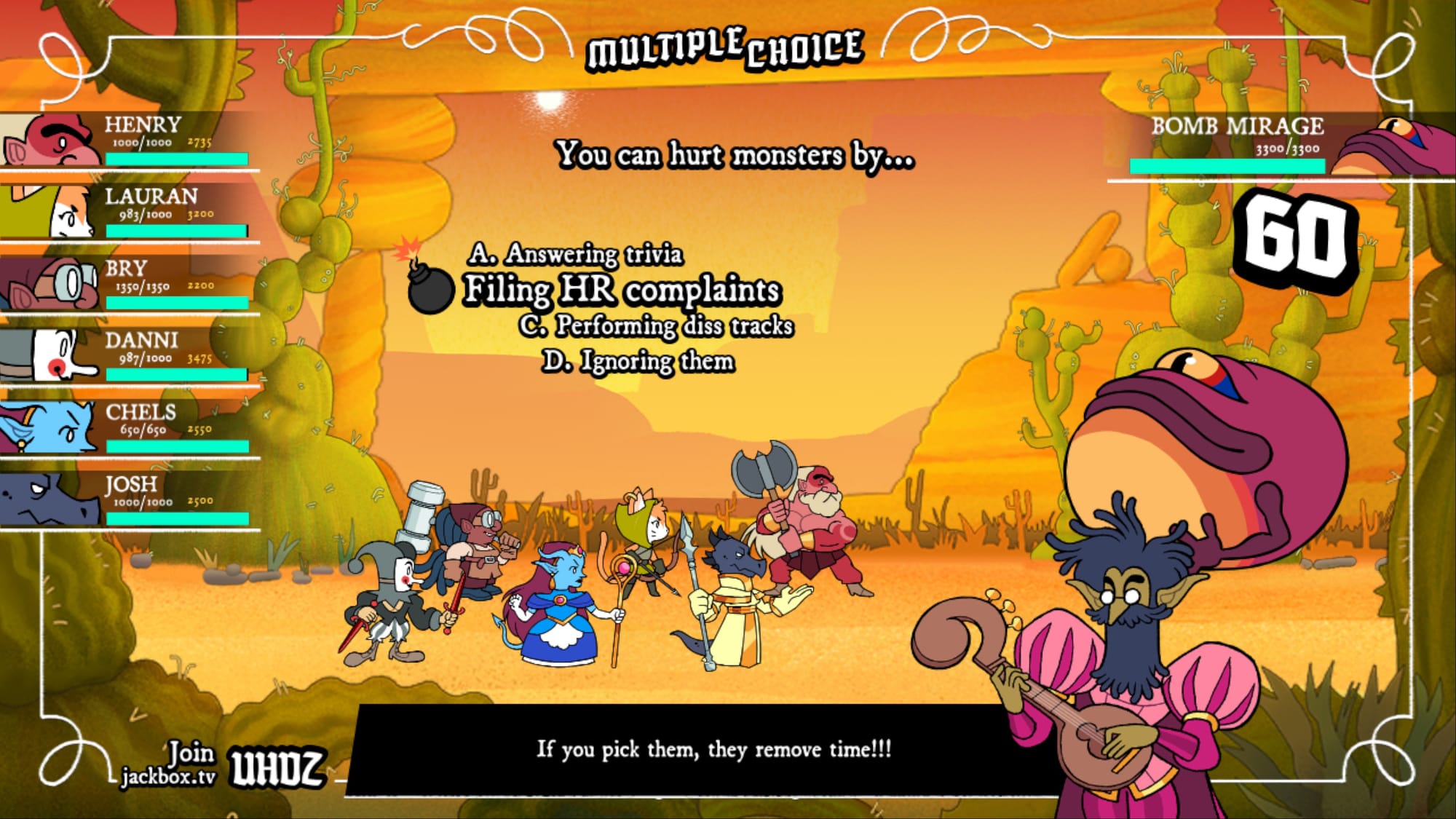Select Lauran's player row
This screenshot has width=1456, height=819.
130,211
